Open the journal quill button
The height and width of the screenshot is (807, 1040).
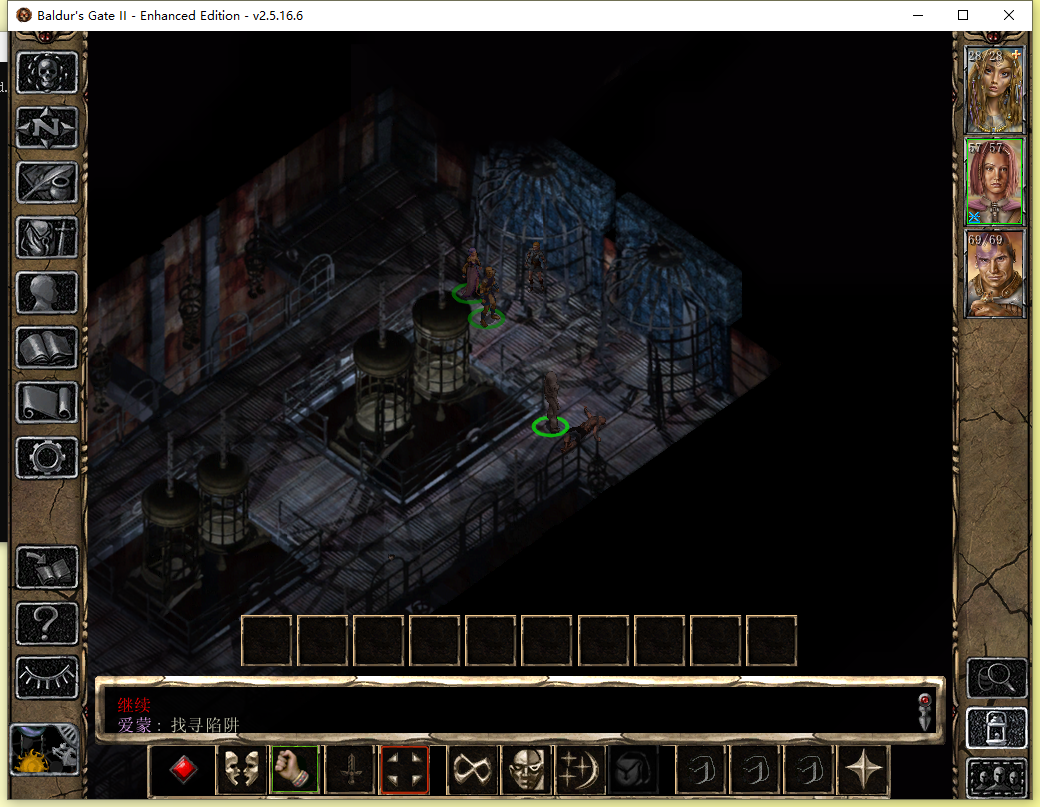tap(47, 183)
